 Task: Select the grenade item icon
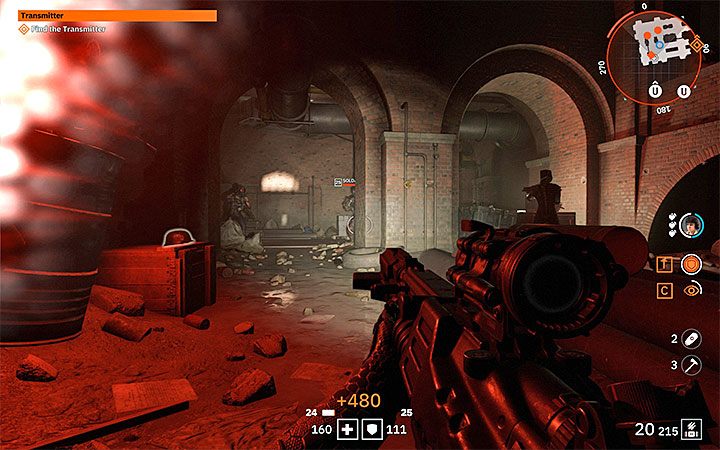[689, 339]
